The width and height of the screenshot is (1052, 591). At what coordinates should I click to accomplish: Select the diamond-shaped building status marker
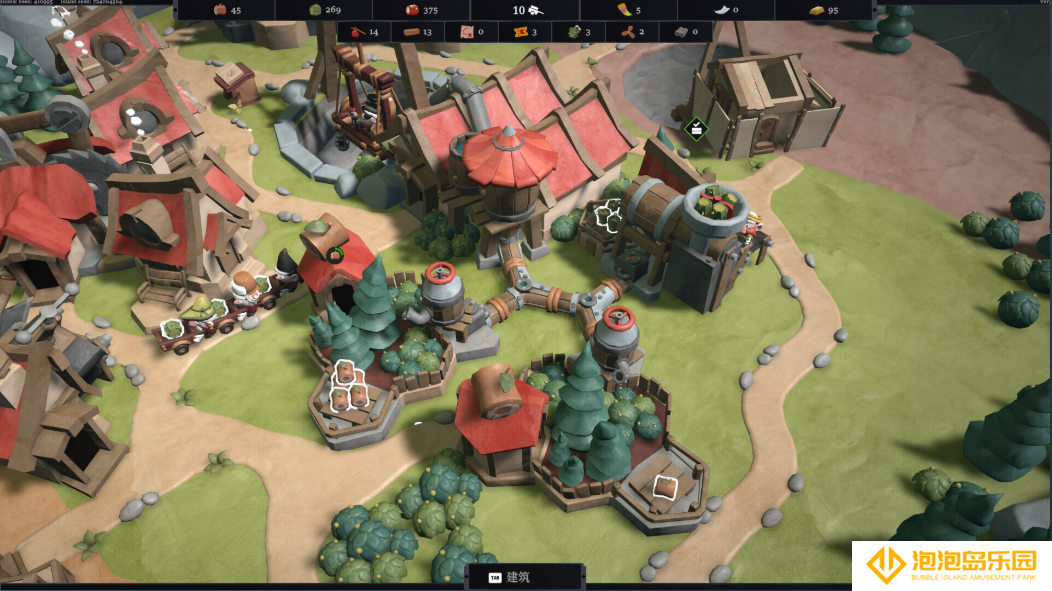click(x=697, y=128)
